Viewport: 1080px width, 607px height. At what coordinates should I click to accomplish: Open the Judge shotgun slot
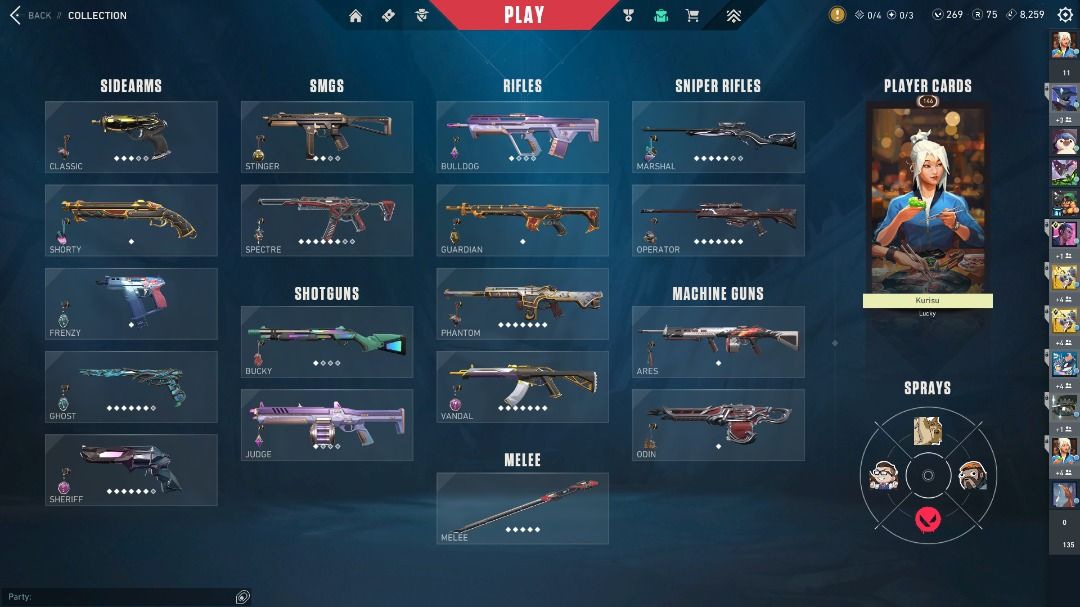click(327, 425)
